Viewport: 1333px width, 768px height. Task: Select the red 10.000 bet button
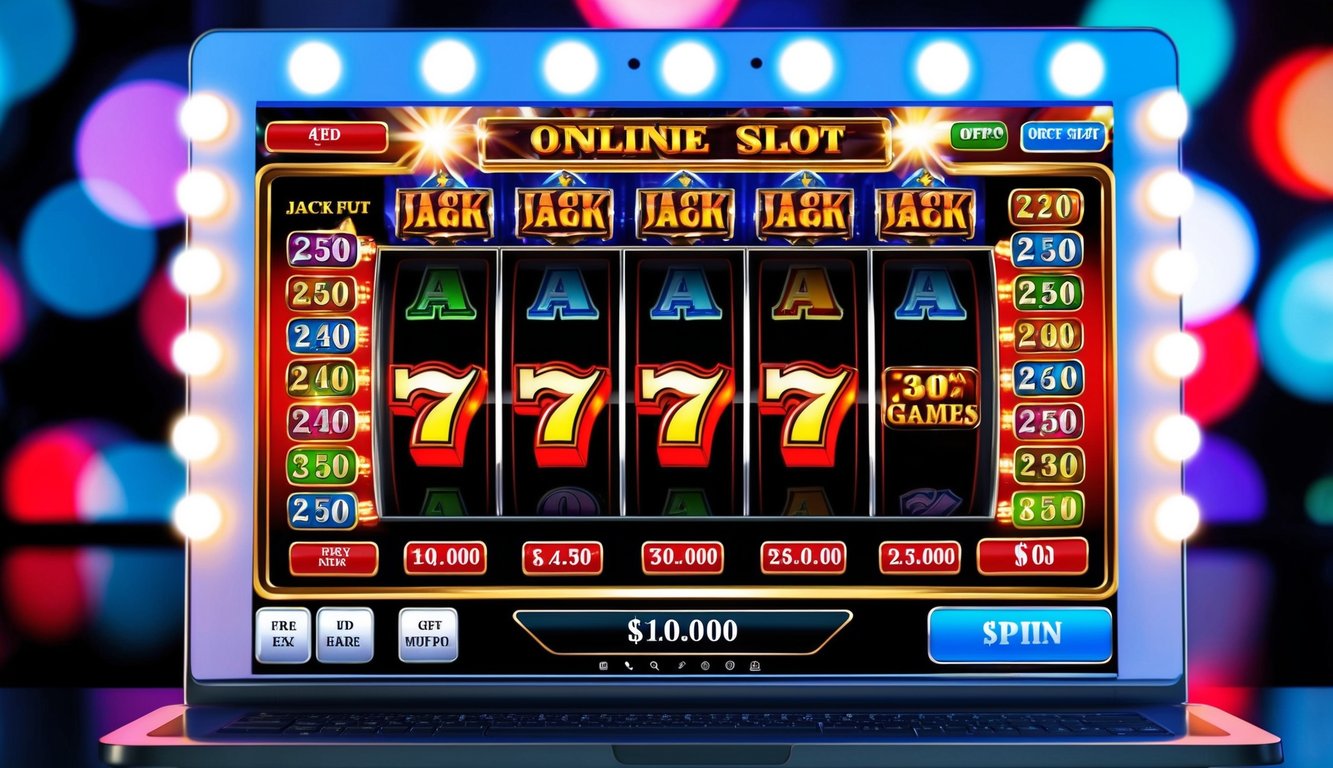click(445, 558)
